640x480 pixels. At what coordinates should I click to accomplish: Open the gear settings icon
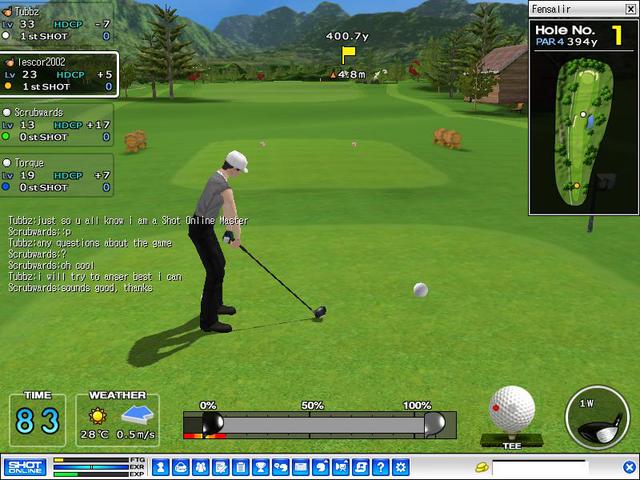pyautogui.click(x=400, y=467)
